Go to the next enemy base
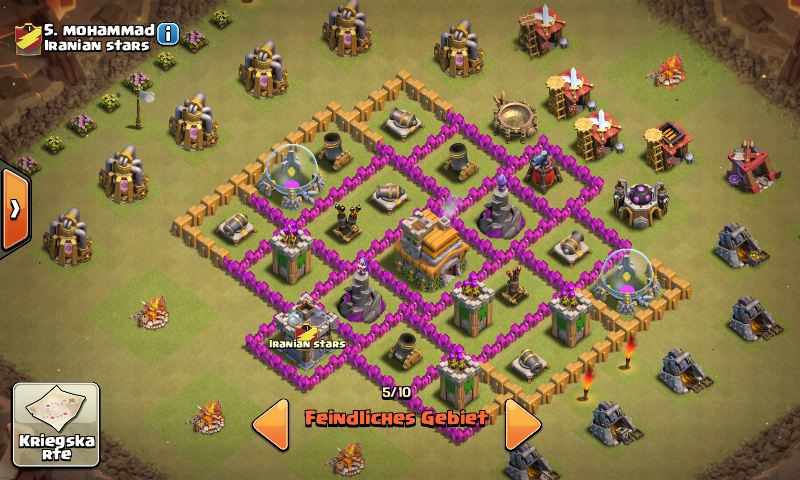 522,425
